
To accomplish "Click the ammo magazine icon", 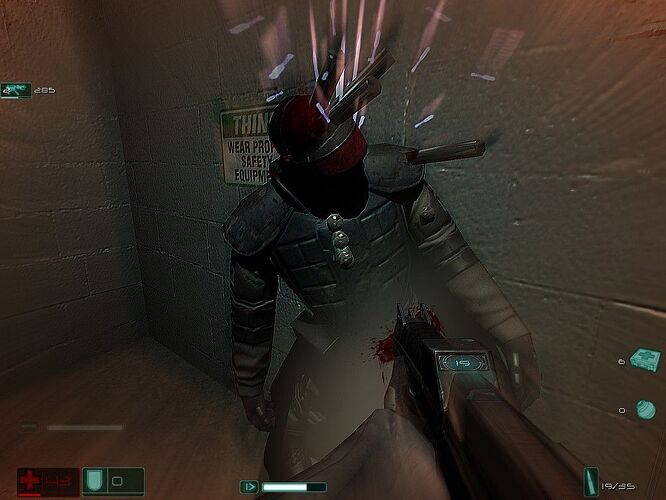I will 590,482.
